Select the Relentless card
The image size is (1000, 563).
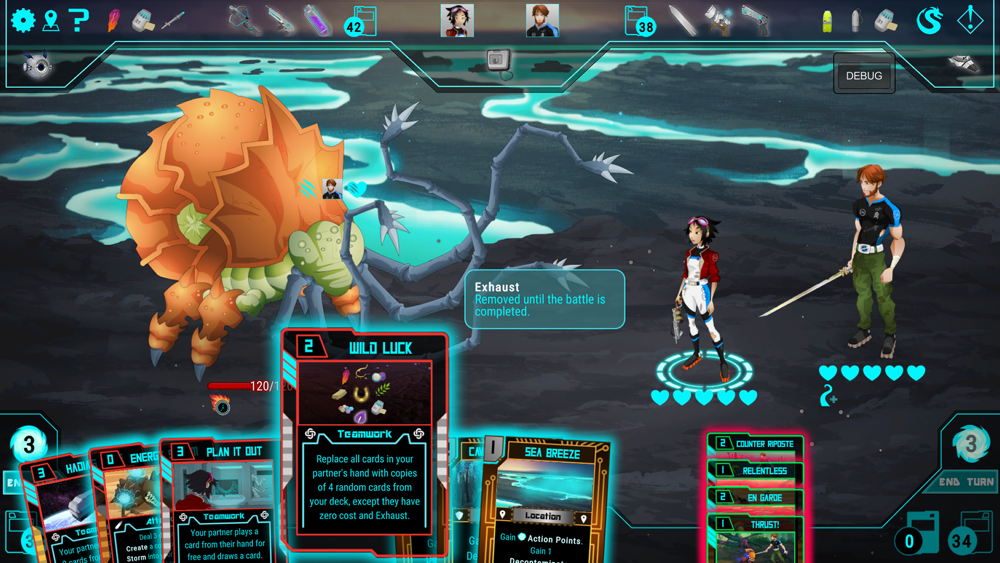[756, 471]
